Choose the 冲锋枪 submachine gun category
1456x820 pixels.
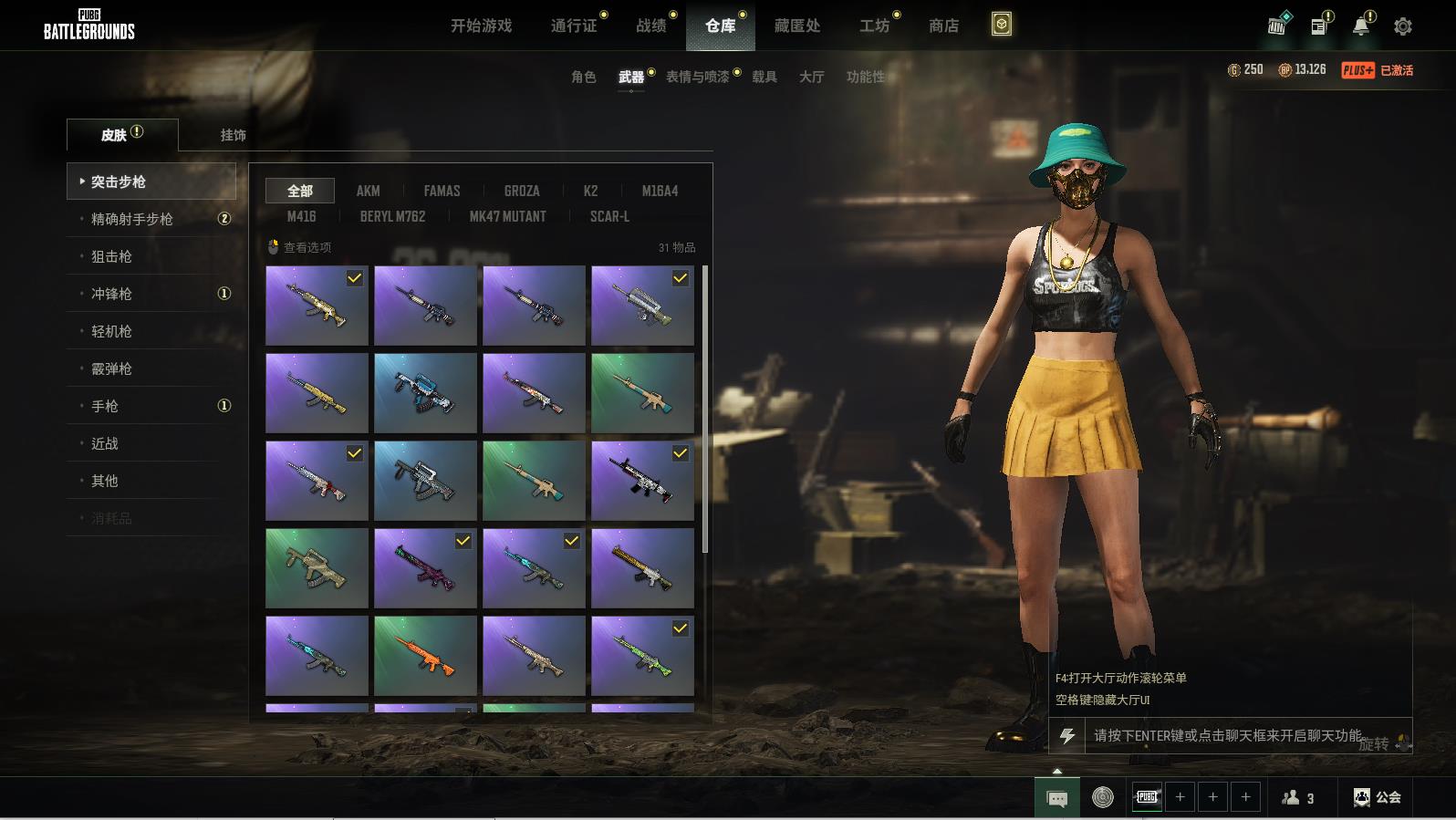pyautogui.click(x=111, y=294)
